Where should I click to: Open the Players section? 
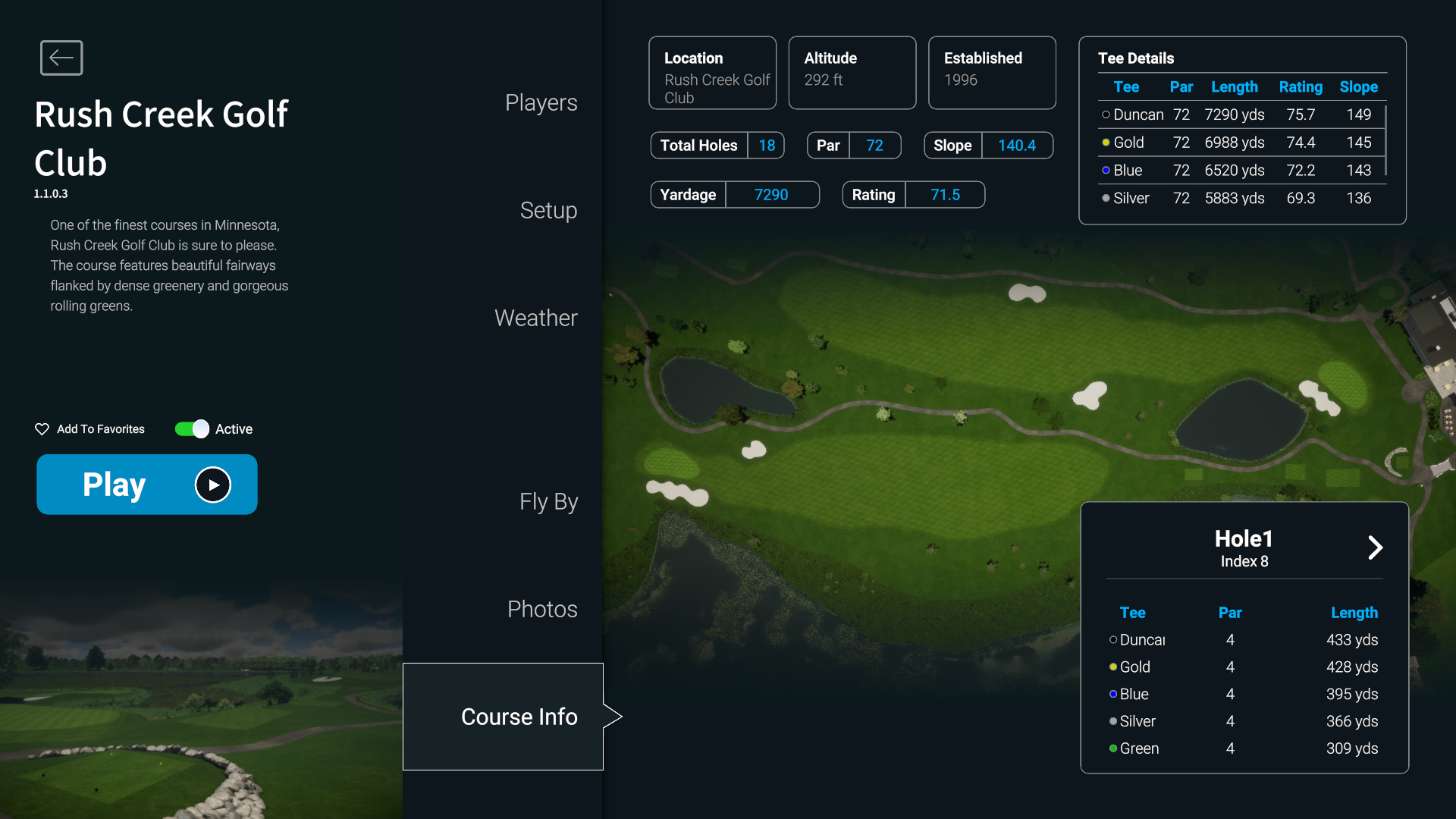(x=541, y=102)
